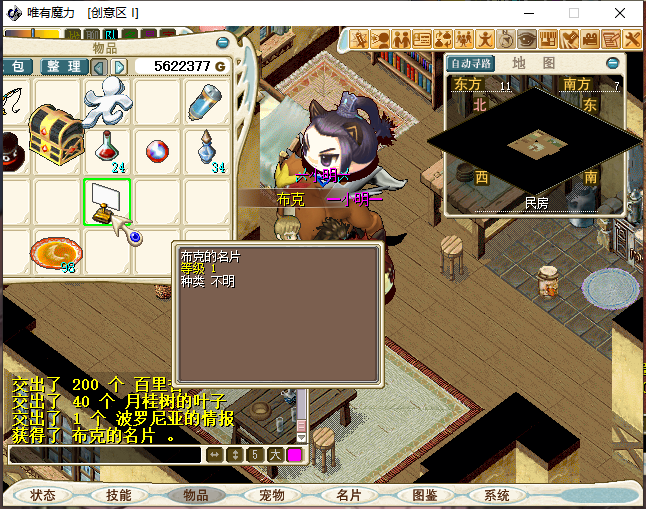Click the chat input field

tap(105, 454)
